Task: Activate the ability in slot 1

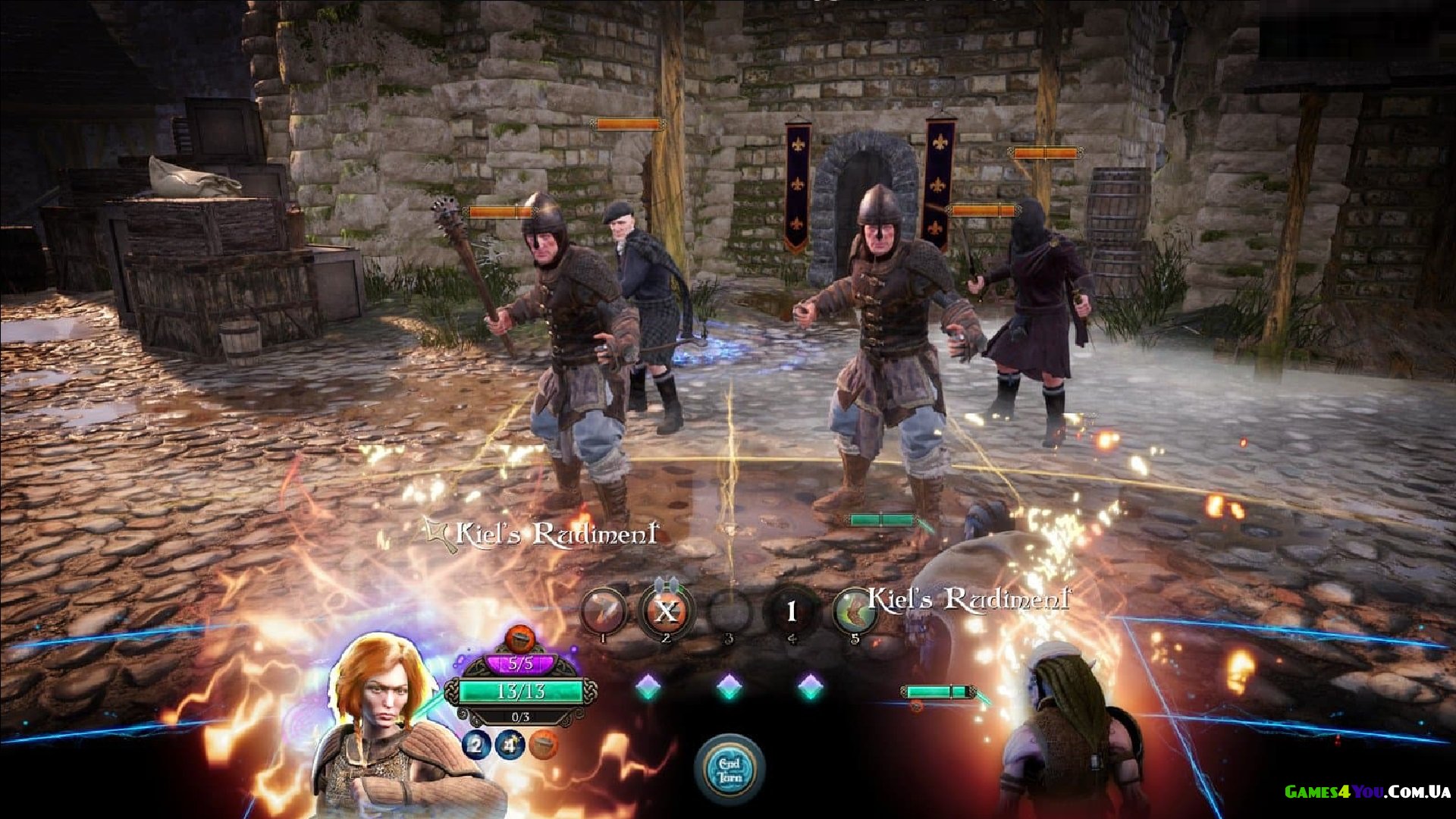Action: (x=603, y=610)
